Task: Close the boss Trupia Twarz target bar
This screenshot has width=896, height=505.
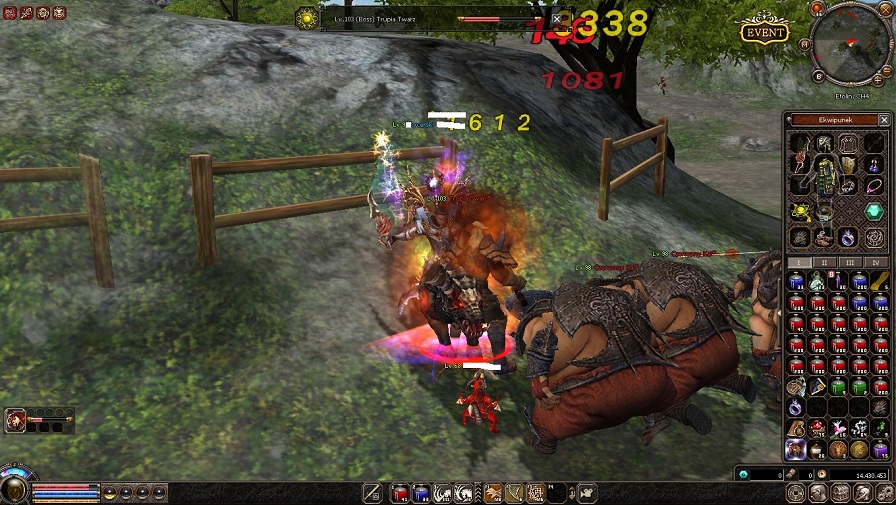Action: pyautogui.click(x=557, y=19)
